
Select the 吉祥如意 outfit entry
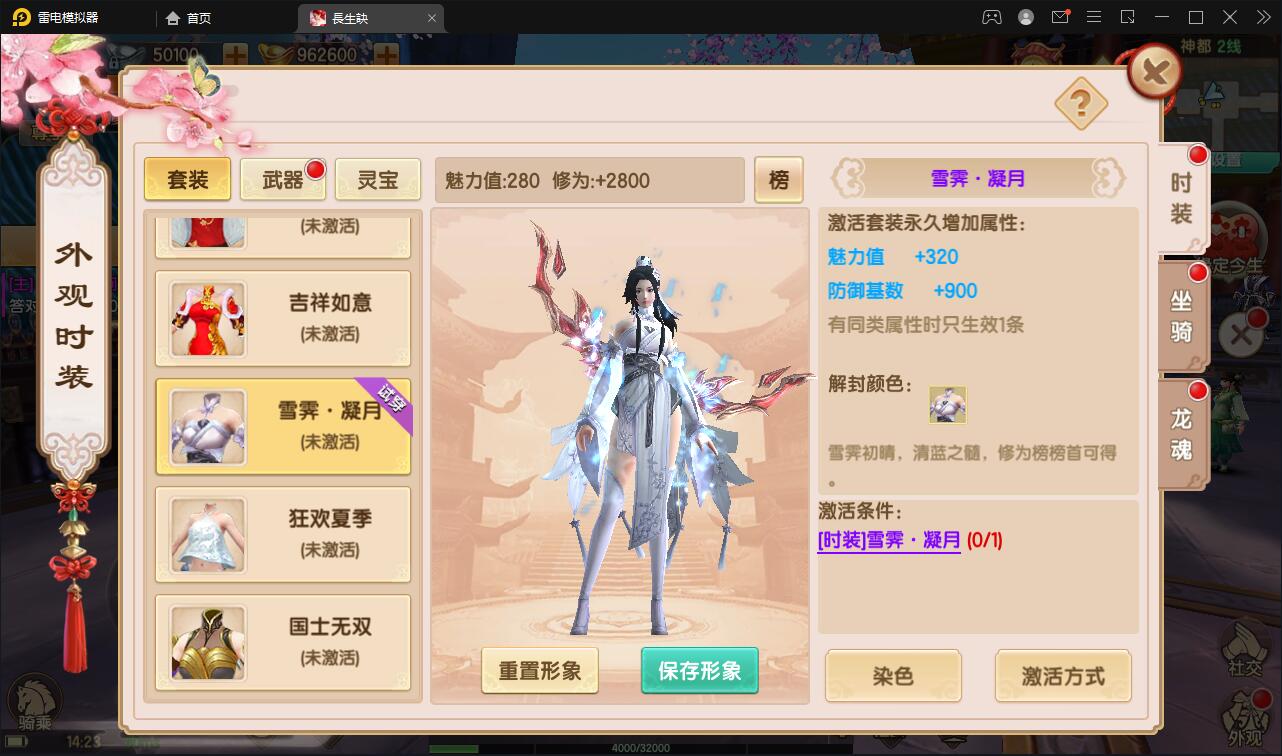[283, 318]
